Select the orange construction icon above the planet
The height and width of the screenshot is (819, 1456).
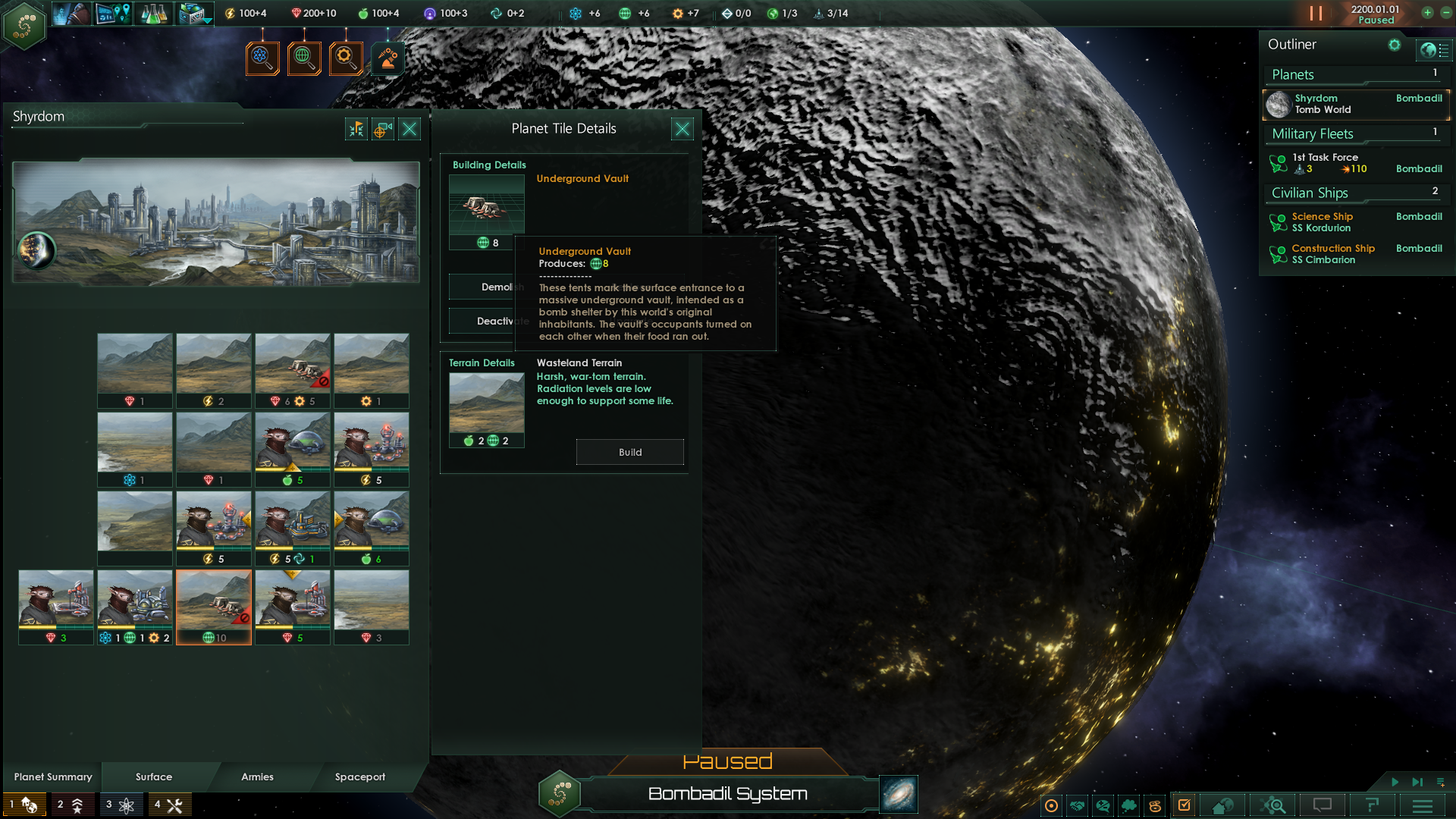(388, 58)
